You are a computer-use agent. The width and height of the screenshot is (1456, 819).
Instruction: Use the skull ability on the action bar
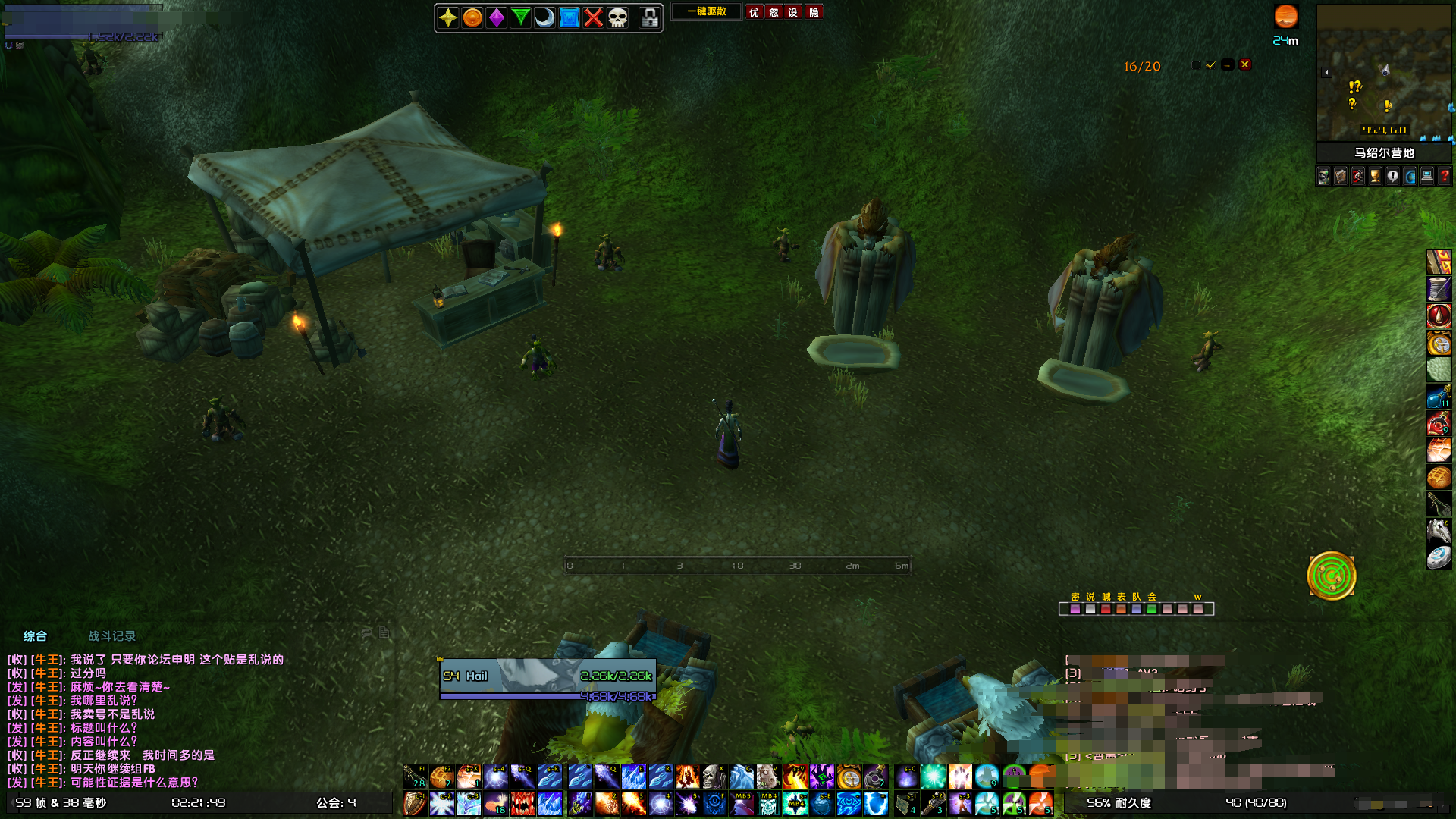pos(714,777)
